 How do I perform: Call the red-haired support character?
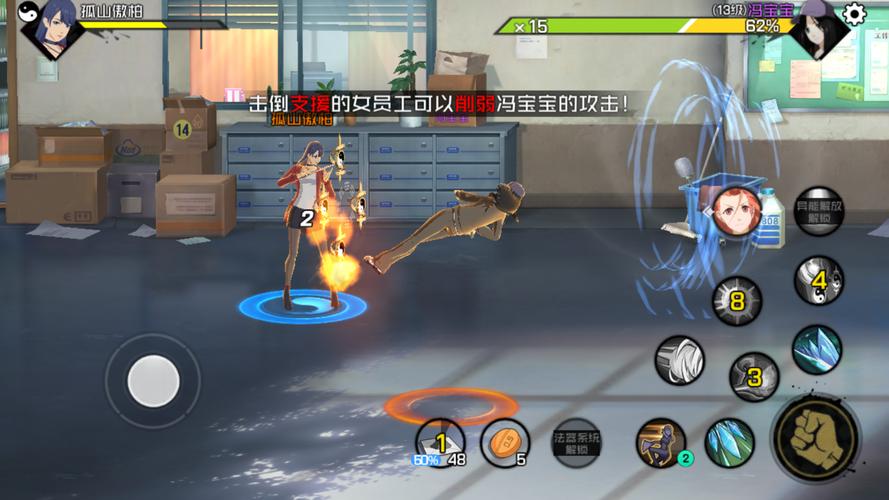(x=735, y=209)
